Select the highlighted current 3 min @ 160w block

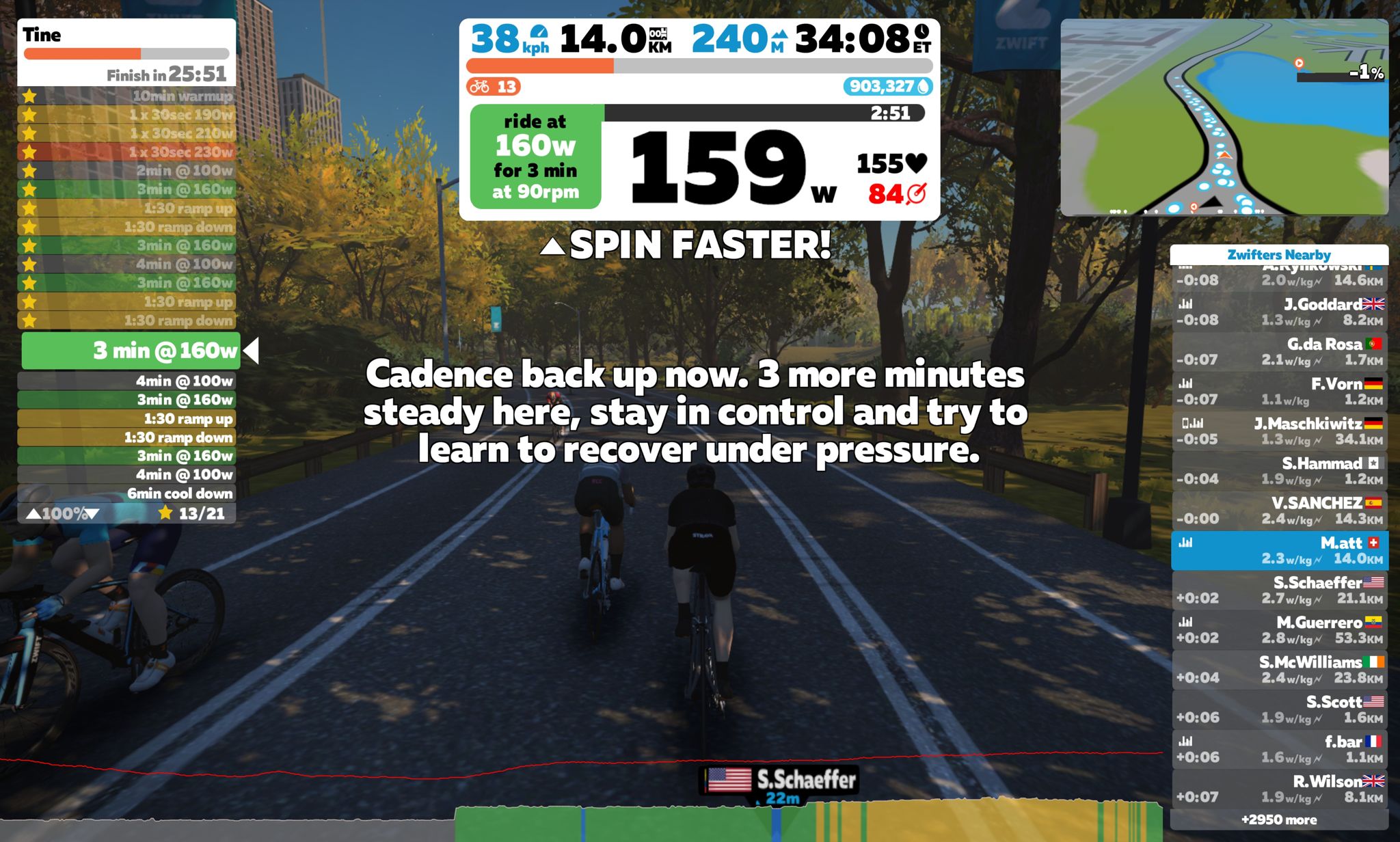click(x=131, y=351)
